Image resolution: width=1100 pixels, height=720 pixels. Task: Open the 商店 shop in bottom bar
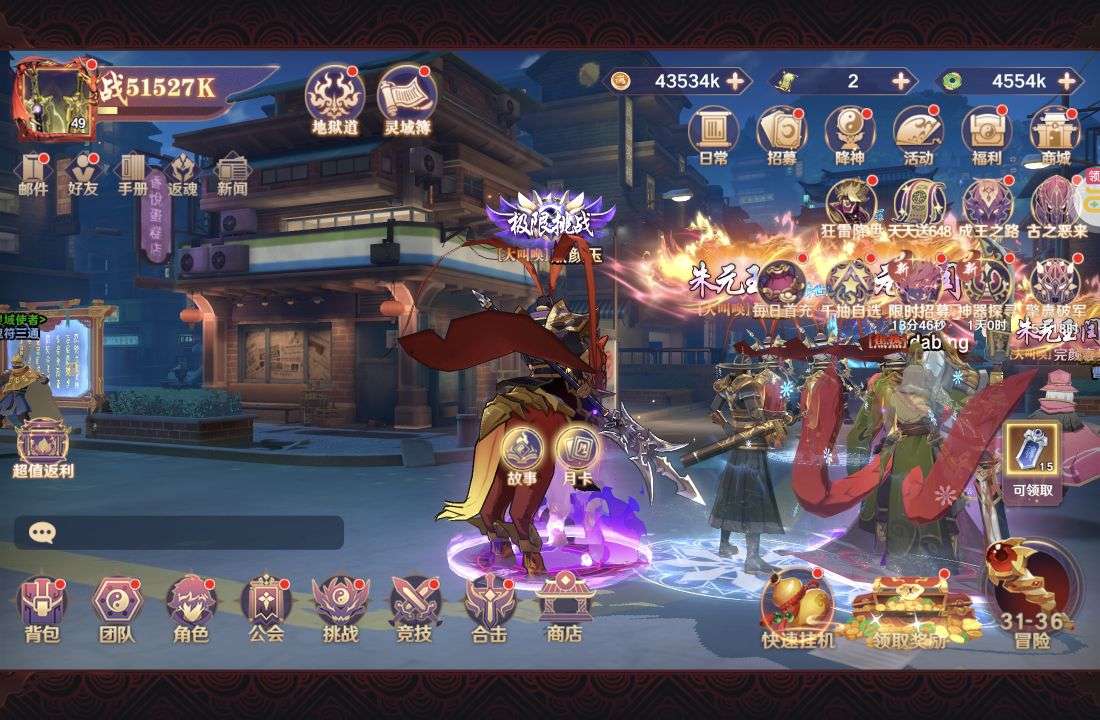click(564, 604)
